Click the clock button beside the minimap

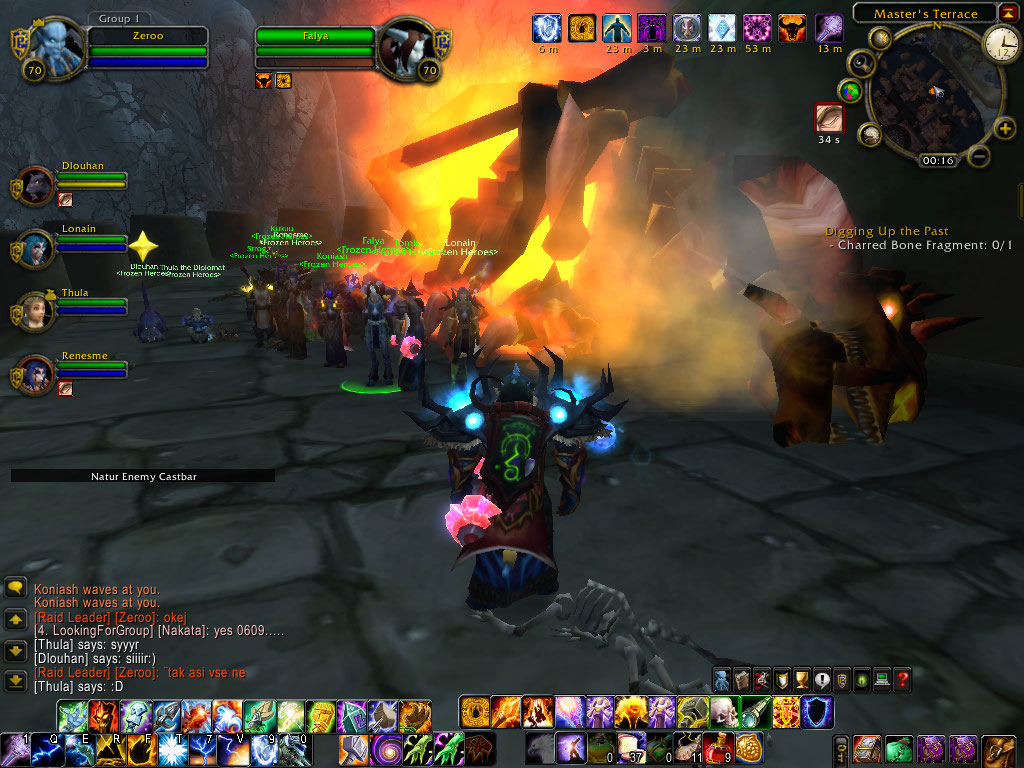[1001, 43]
